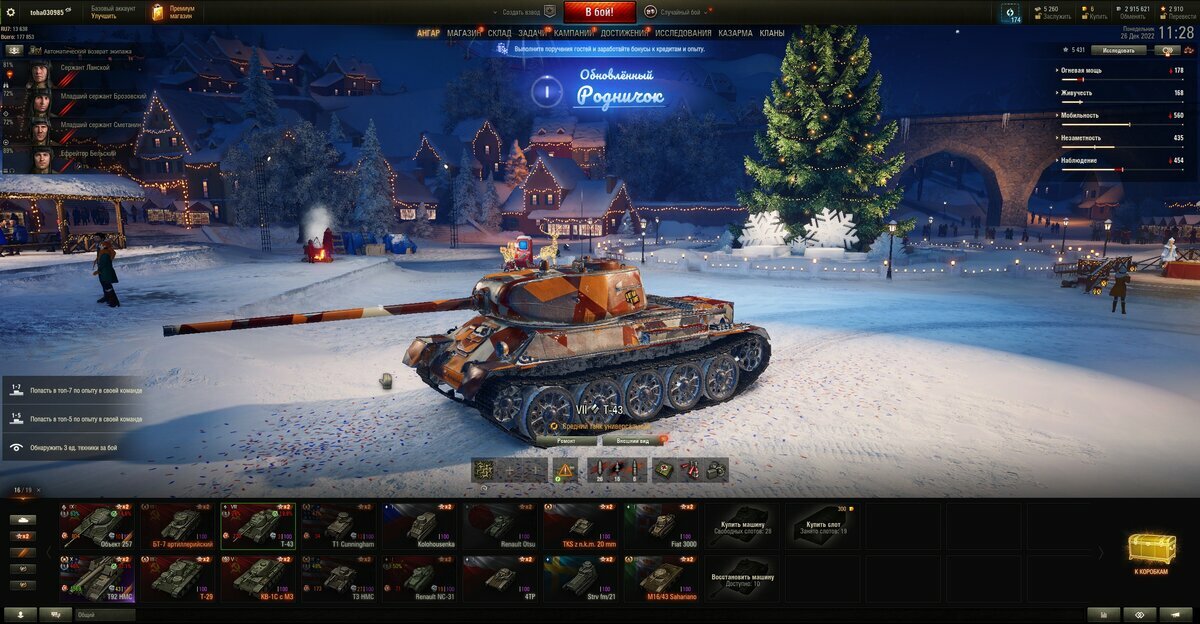The width and height of the screenshot is (1200, 624).
Task: Start battle with the red «В бой!» button
Action: [599, 12]
